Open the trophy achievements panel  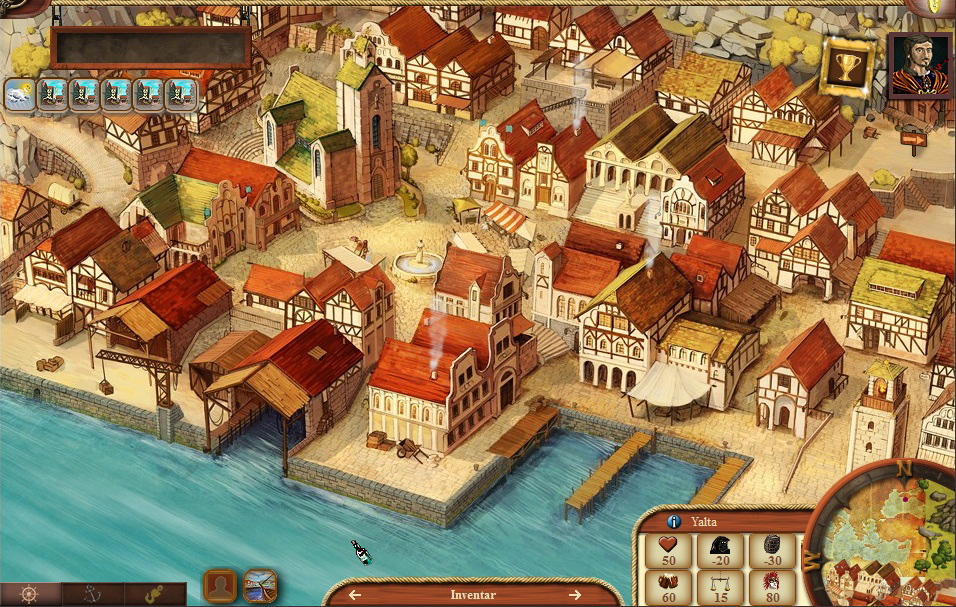tap(847, 68)
